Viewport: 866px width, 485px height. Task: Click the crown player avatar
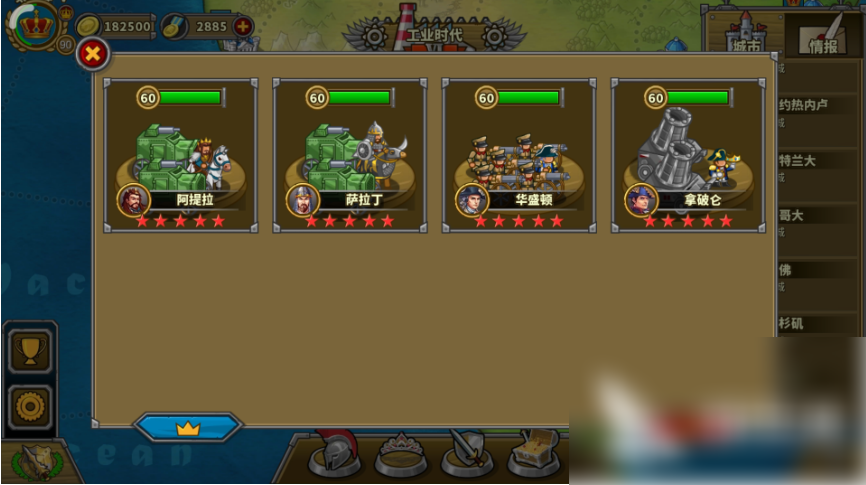pyautogui.click(x=37, y=25)
